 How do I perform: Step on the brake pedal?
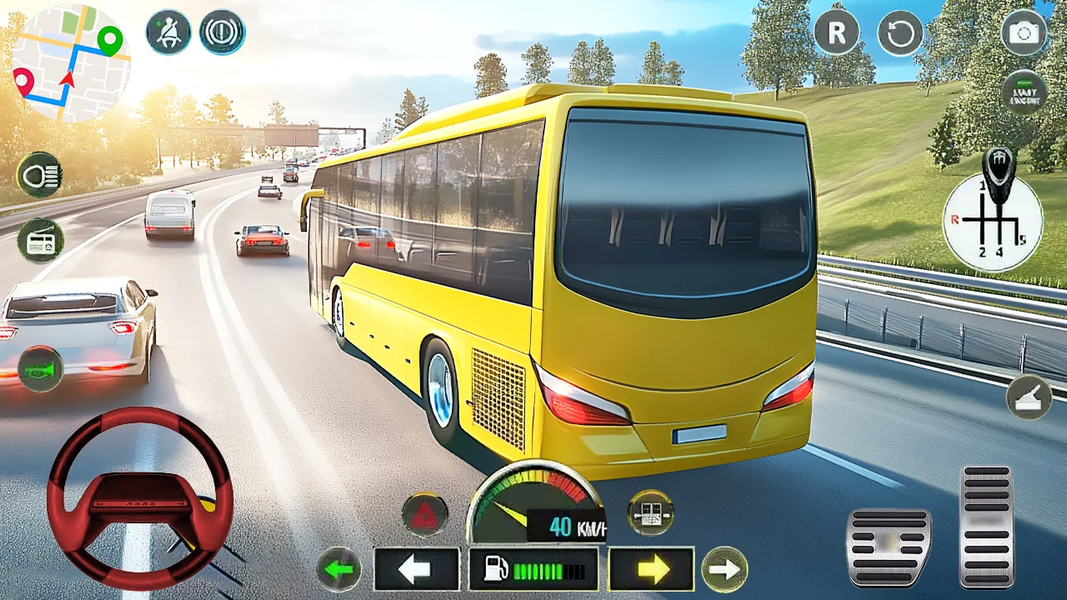889,546
